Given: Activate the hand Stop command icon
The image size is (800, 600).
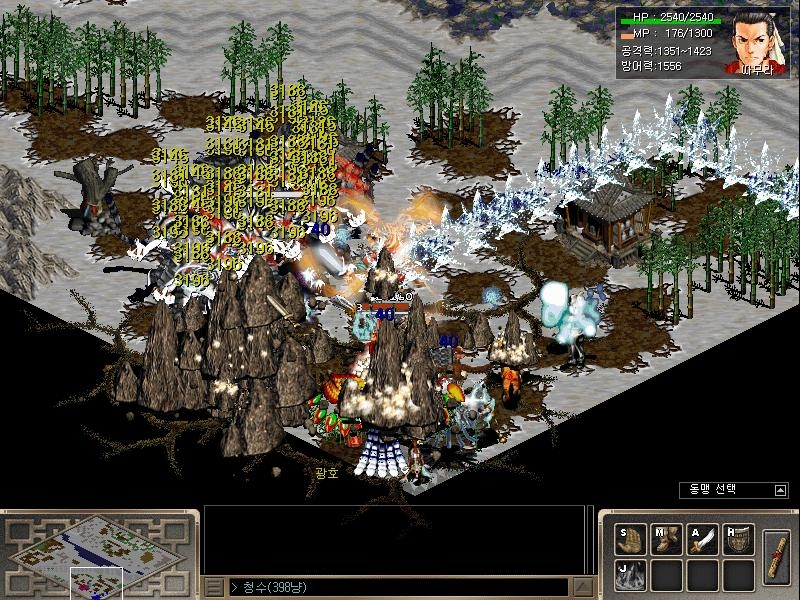Looking at the screenshot, I should [x=630, y=539].
